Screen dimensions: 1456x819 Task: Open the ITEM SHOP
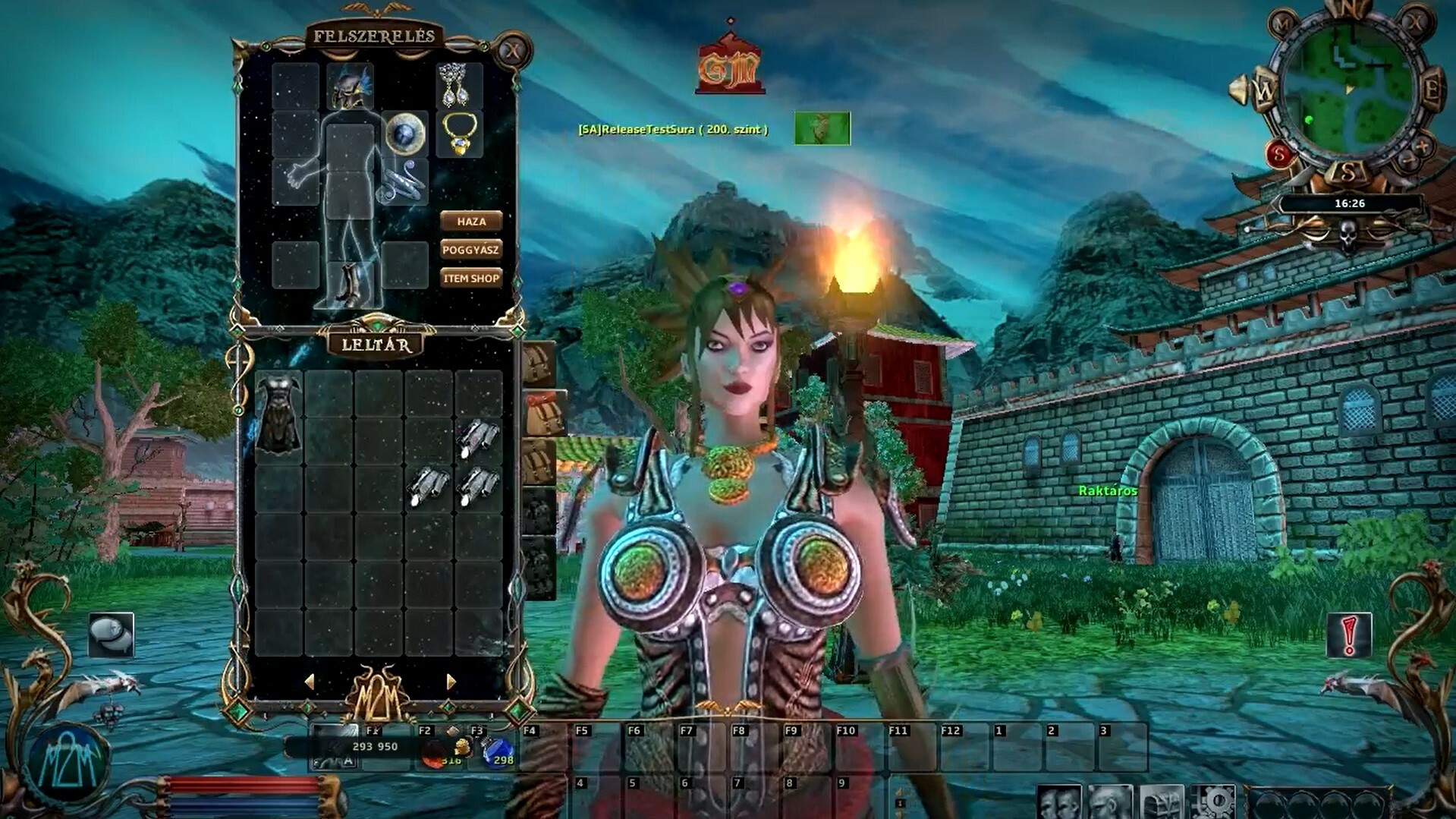(470, 277)
